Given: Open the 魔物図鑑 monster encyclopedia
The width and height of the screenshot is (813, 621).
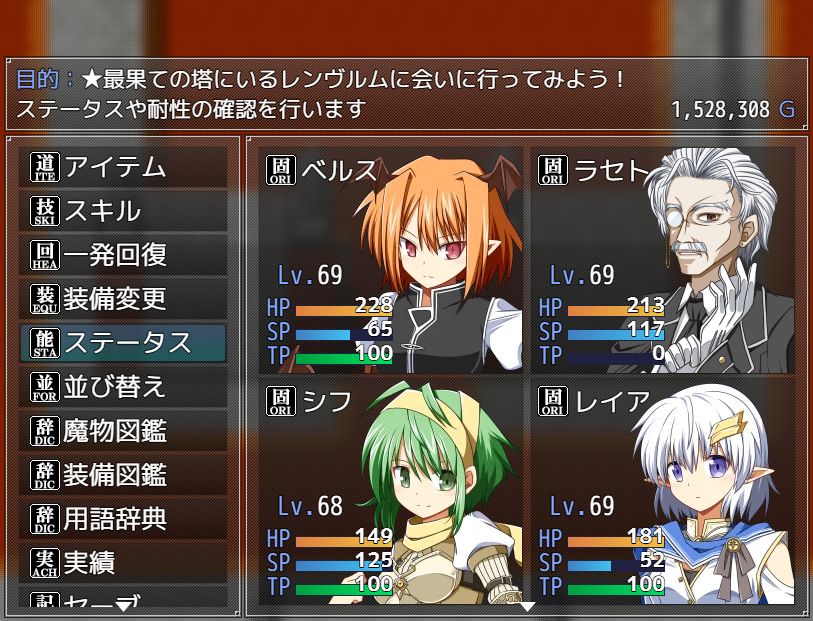Looking at the screenshot, I should click(123, 431).
